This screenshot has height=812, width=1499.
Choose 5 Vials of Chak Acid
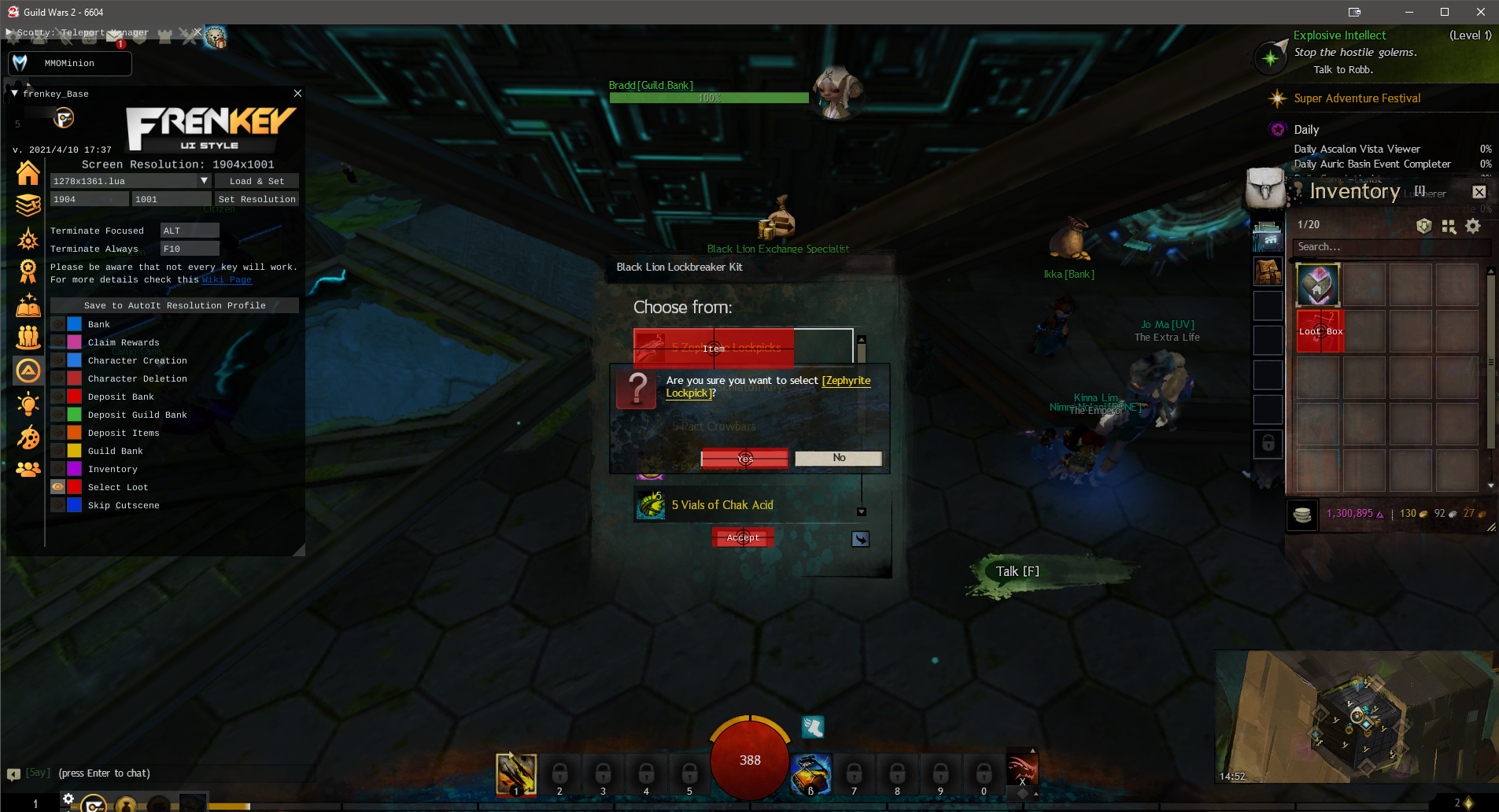[x=722, y=505]
